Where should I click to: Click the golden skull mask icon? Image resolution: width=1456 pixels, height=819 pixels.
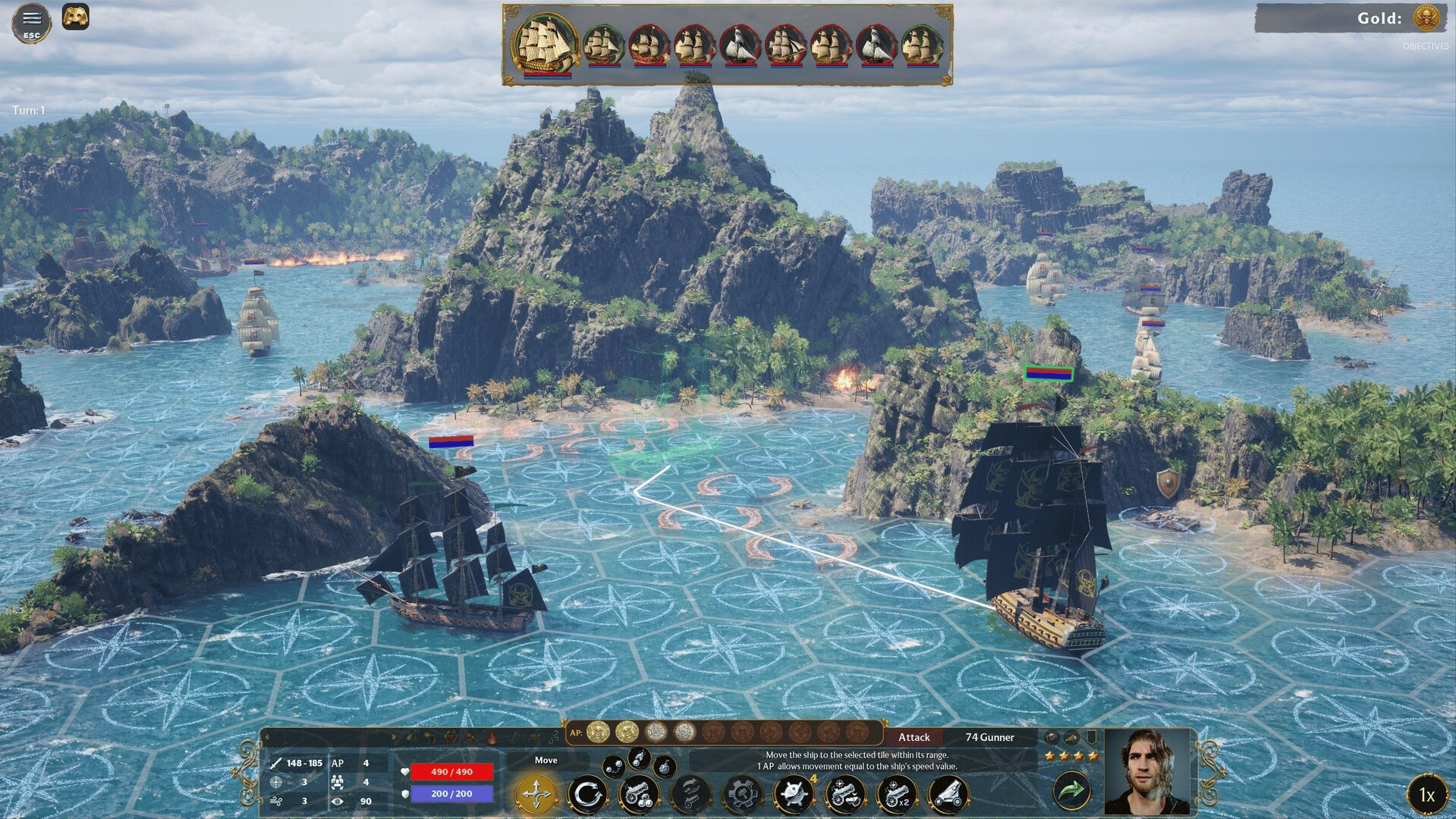click(75, 17)
